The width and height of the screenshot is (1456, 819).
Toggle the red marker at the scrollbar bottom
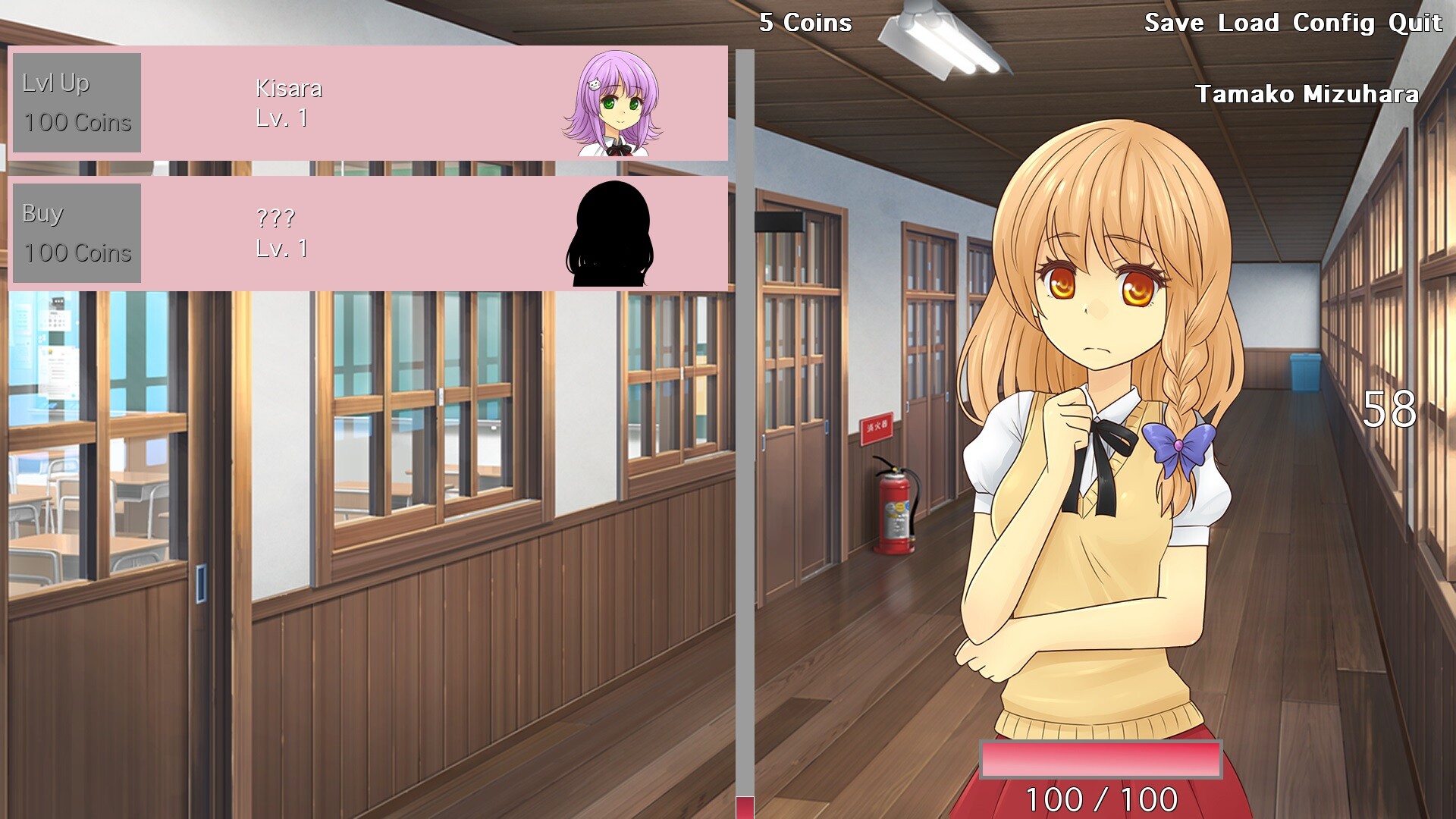coord(745,807)
